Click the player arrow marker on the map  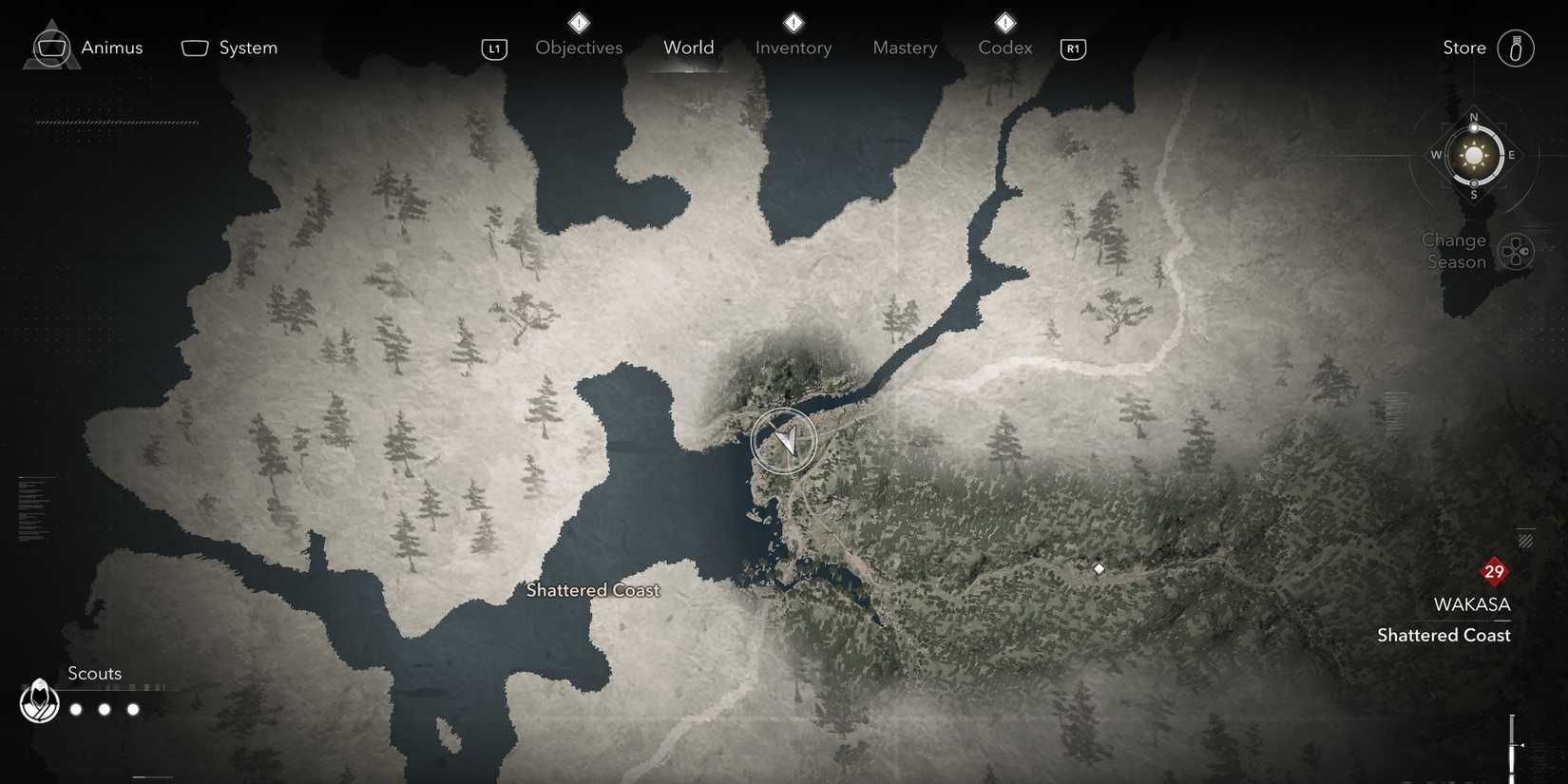pos(784,440)
